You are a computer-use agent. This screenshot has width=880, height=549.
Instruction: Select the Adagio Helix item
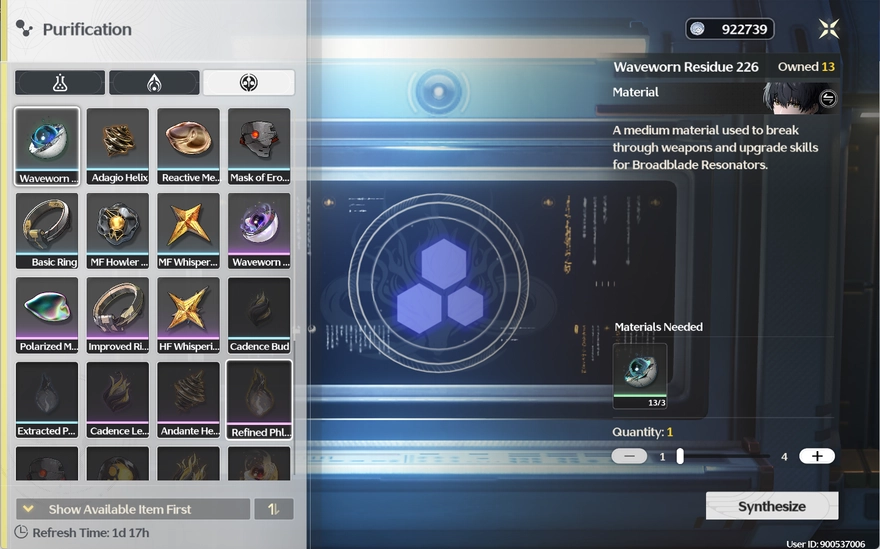[118, 146]
